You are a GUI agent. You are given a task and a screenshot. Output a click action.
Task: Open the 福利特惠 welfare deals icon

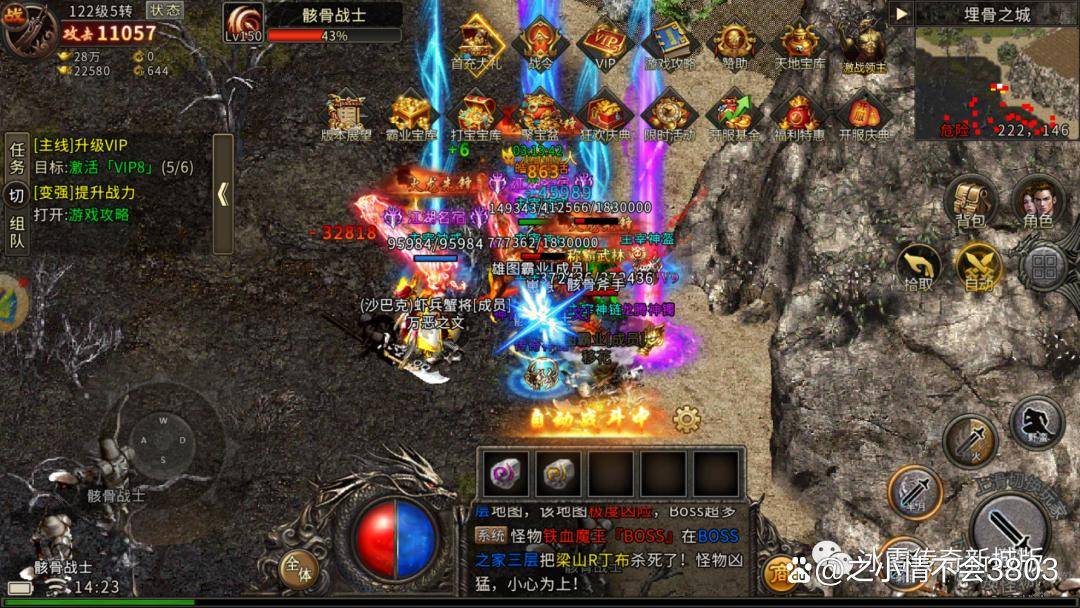[801, 114]
